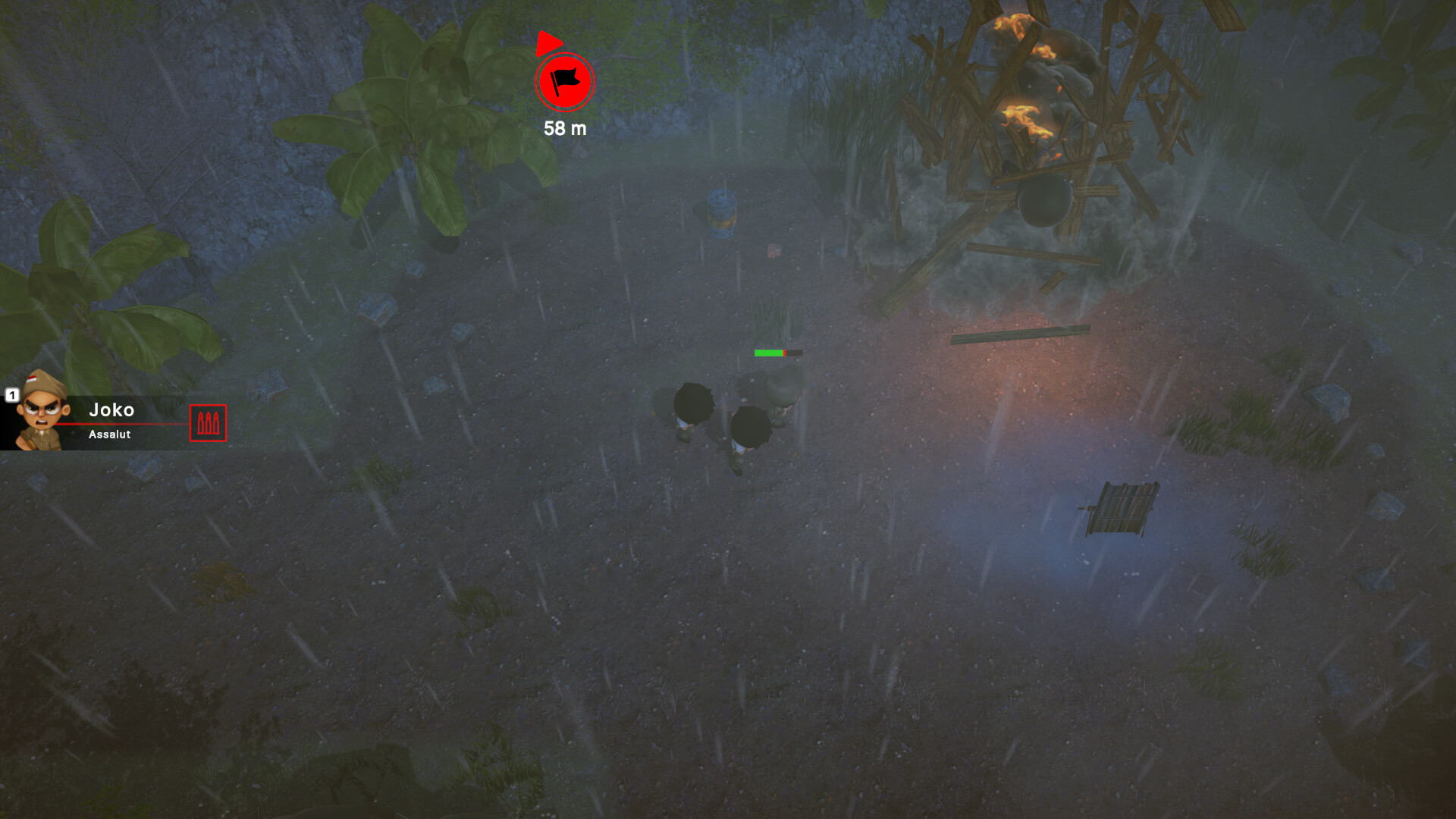Click the '58 m' distance text

(565, 129)
